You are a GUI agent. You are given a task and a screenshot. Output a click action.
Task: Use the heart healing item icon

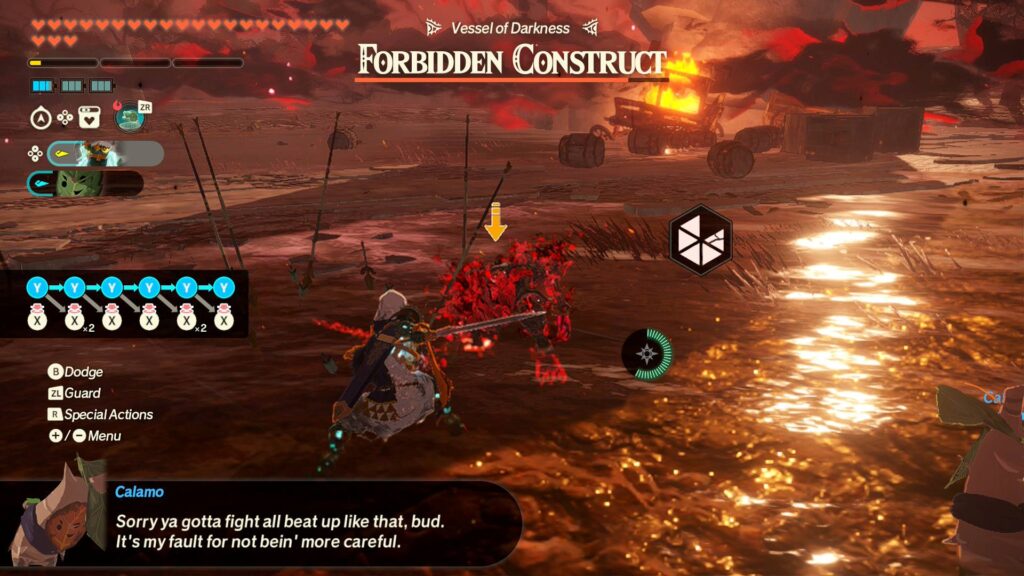tap(90, 118)
